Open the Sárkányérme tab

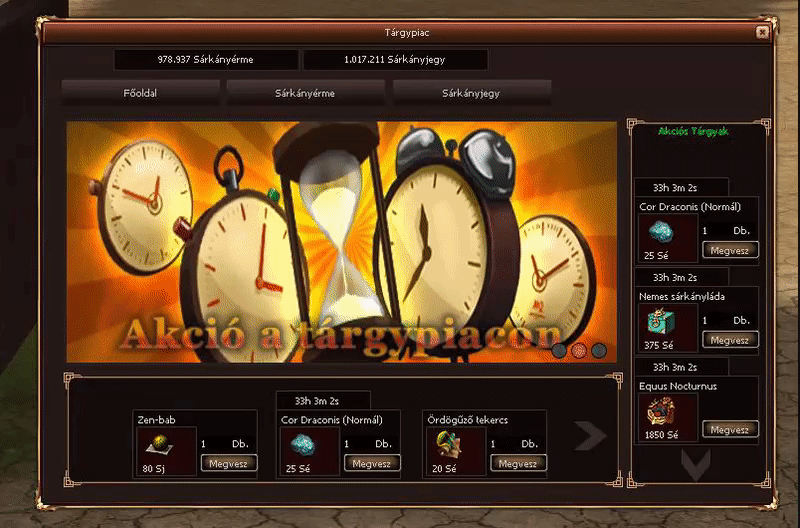(305, 93)
